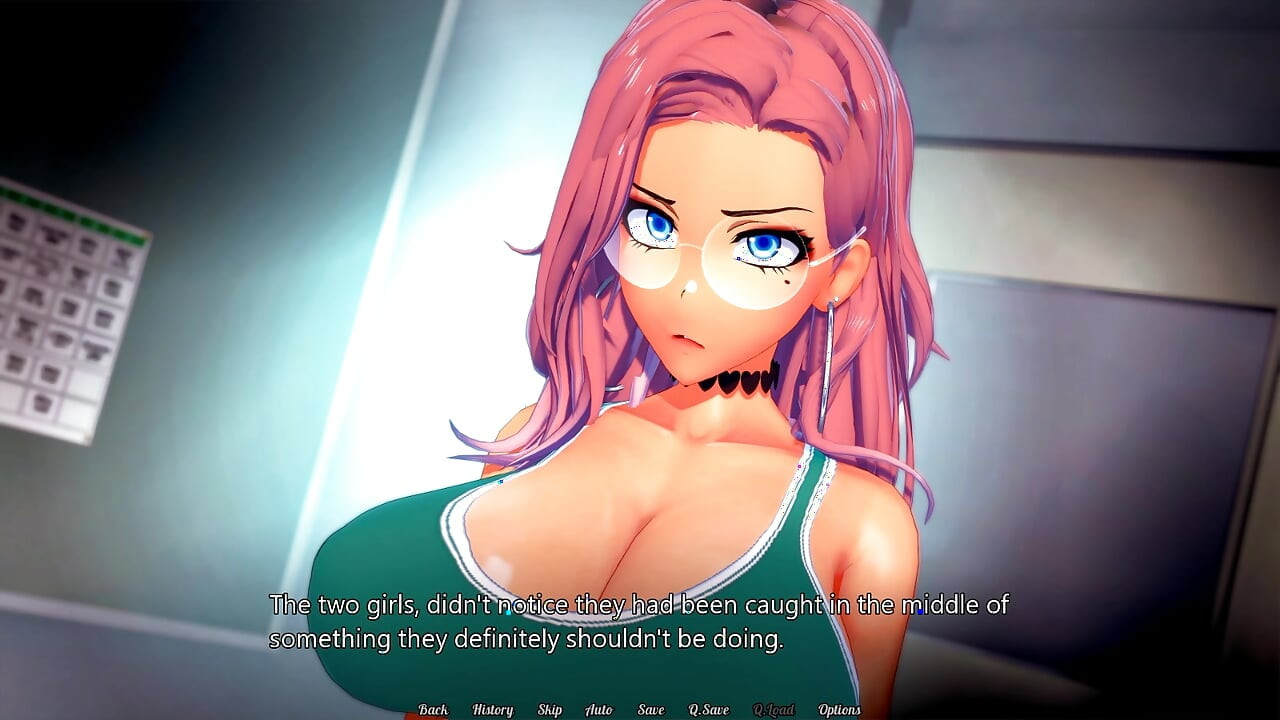Quick save using Q.Save

pos(707,708)
